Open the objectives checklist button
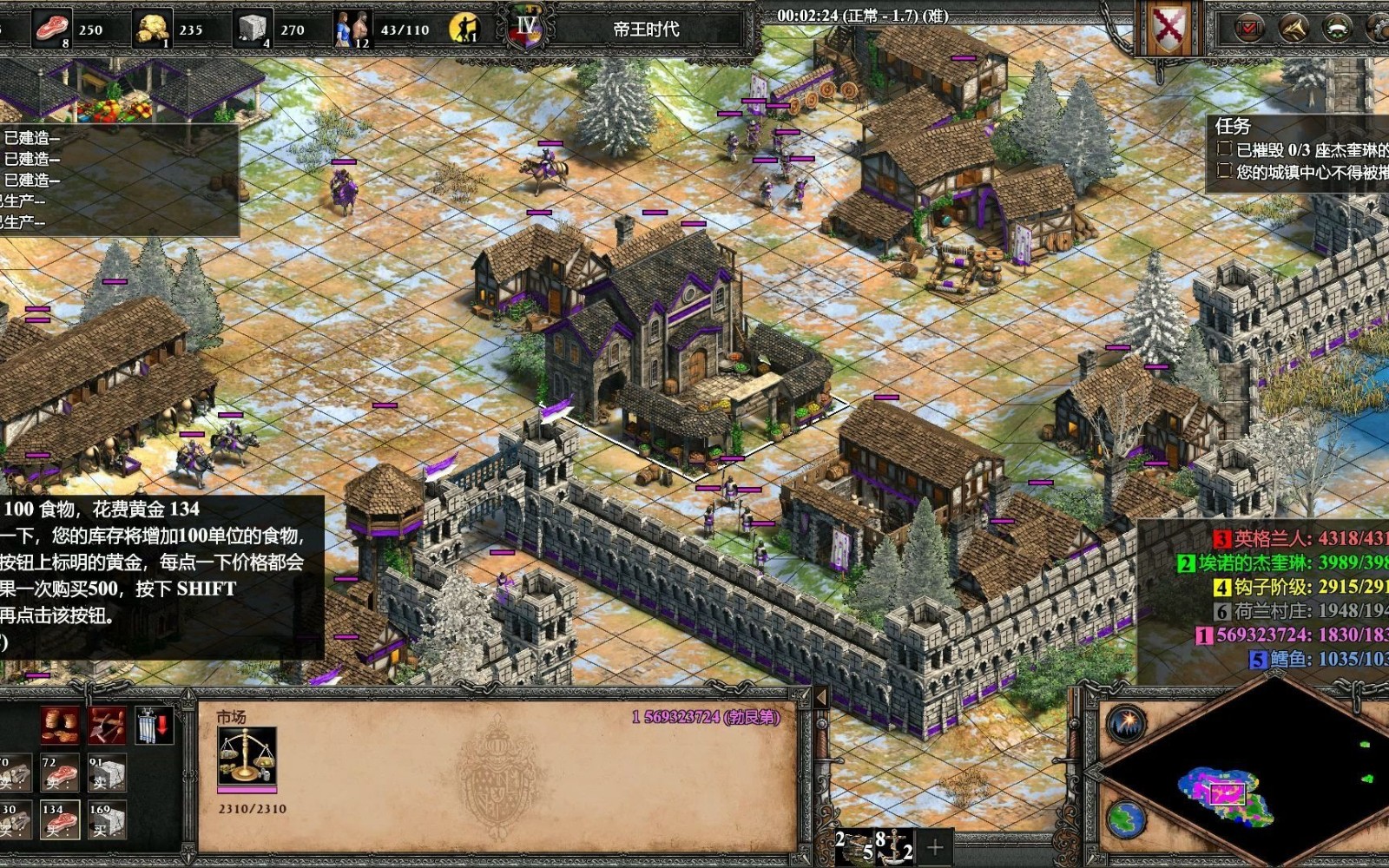This screenshot has height=868, width=1389. pyautogui.click(x=1248, y=29)
